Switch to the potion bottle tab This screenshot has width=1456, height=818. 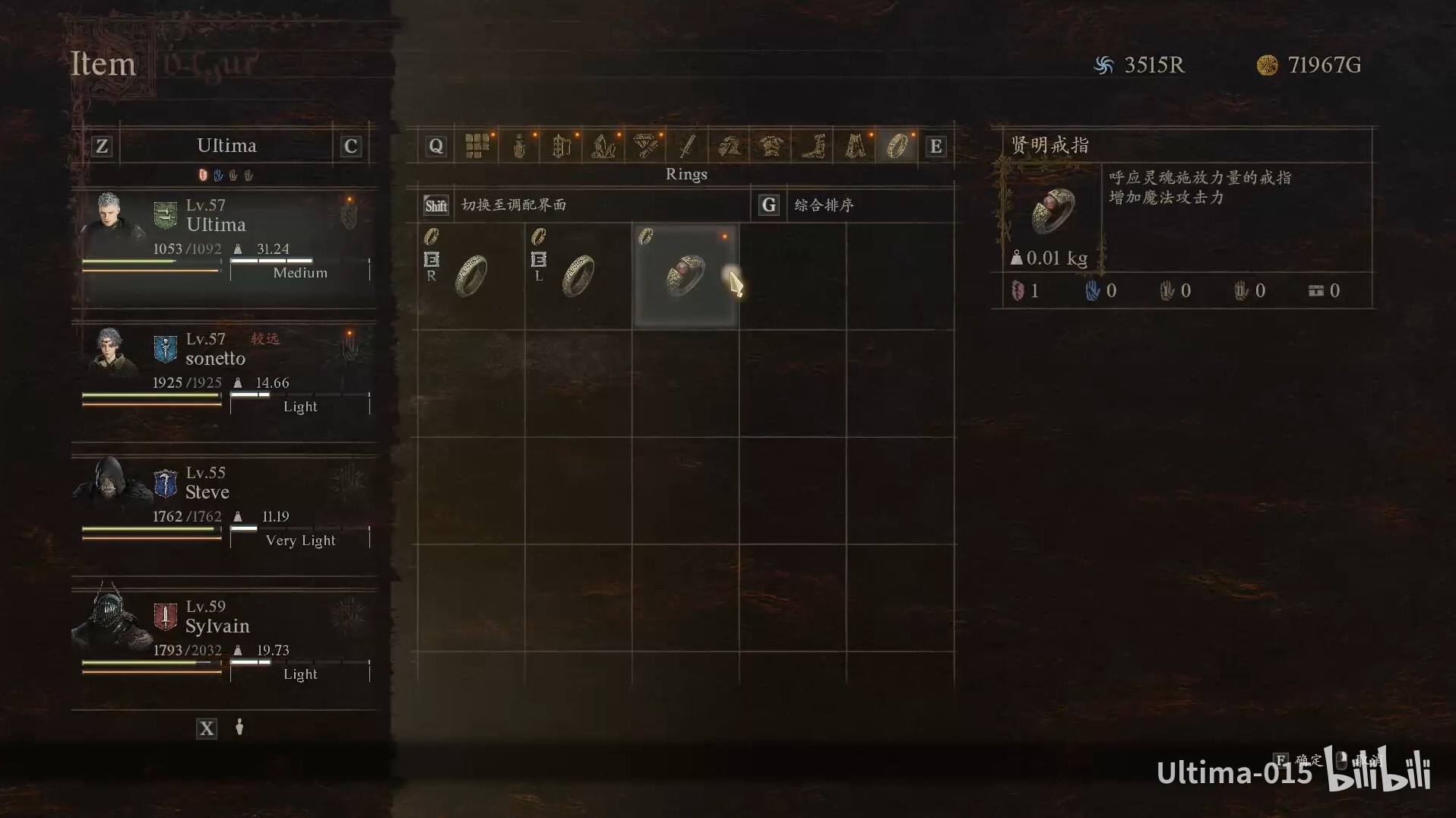519,145
